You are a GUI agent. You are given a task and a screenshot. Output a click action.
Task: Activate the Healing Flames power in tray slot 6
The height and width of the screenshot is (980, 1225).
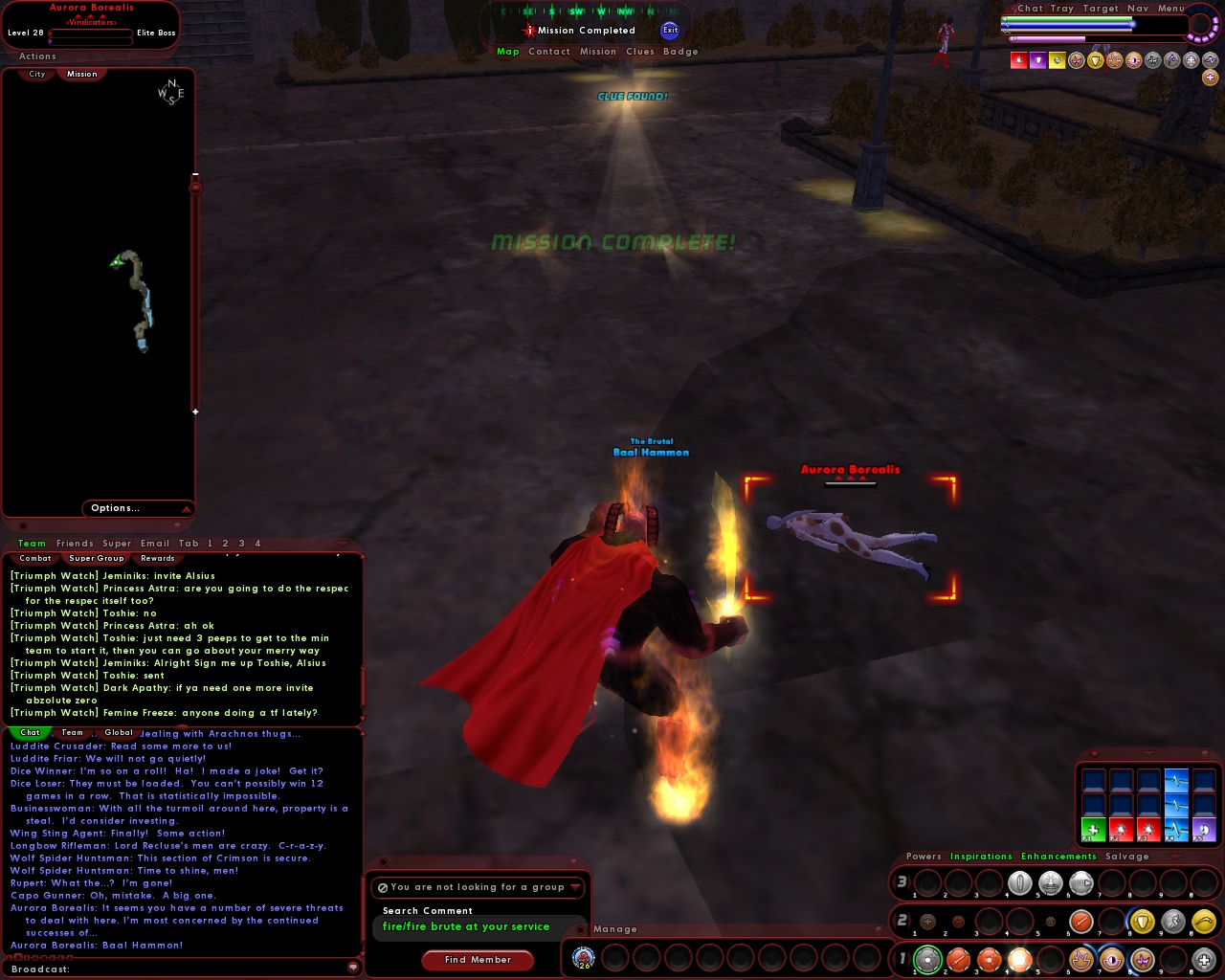(x=1081, y=959)
